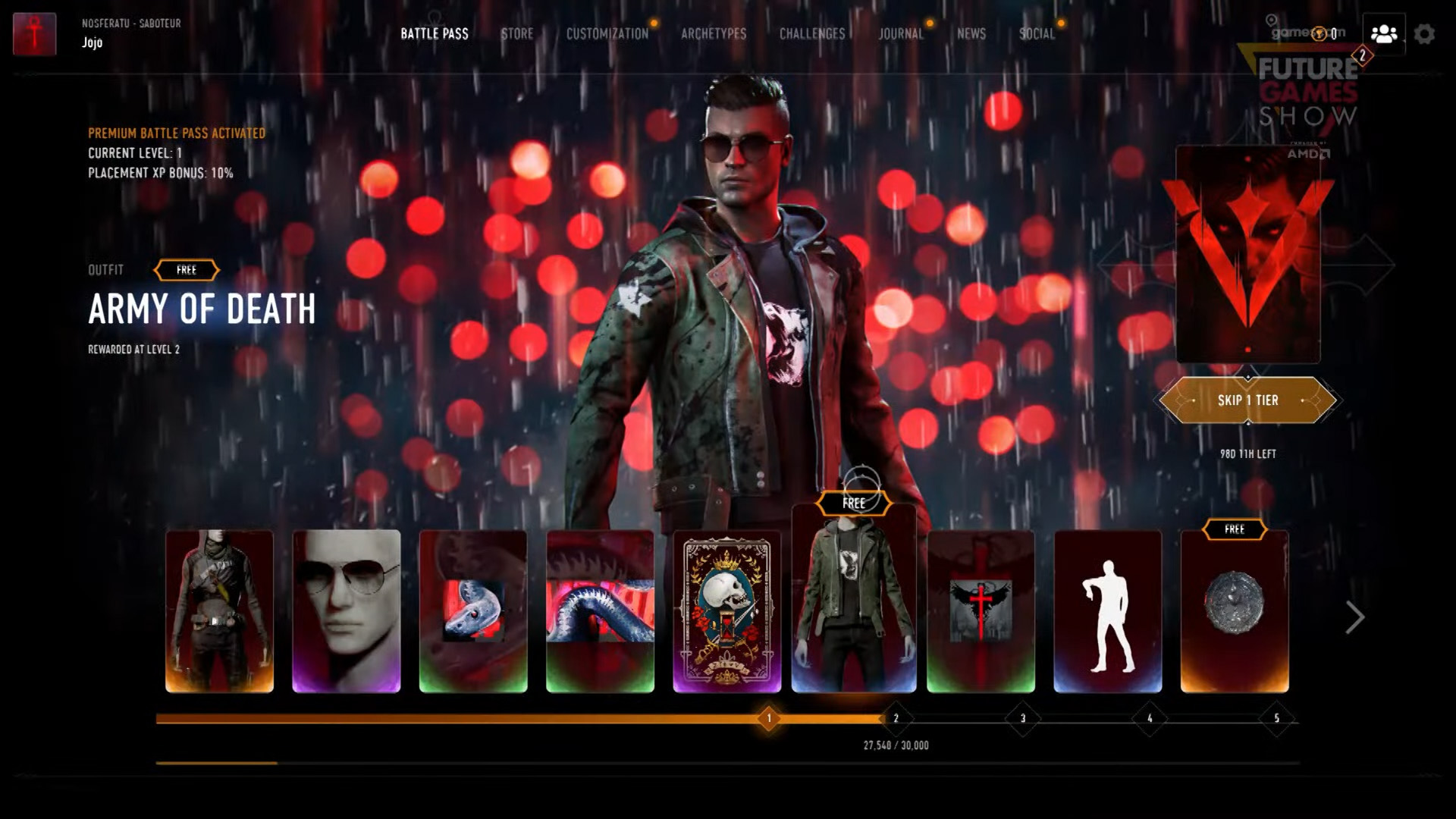
Task: Open the Customization menu
Action: 607,33
